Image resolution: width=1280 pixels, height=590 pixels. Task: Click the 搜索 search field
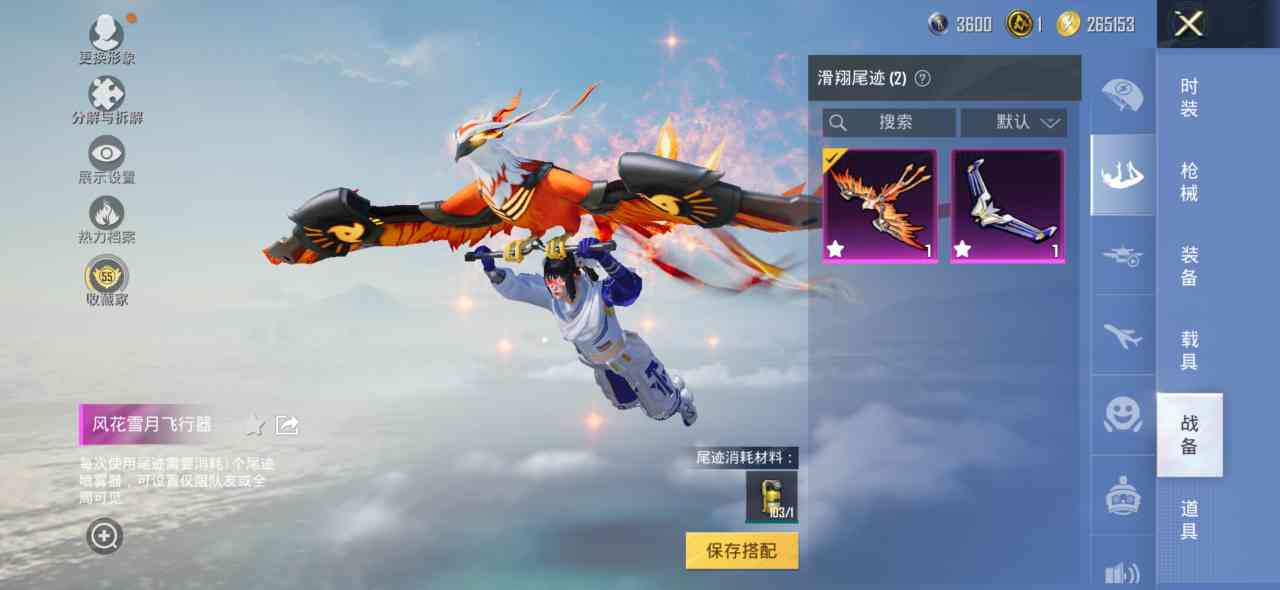point(889,122)
